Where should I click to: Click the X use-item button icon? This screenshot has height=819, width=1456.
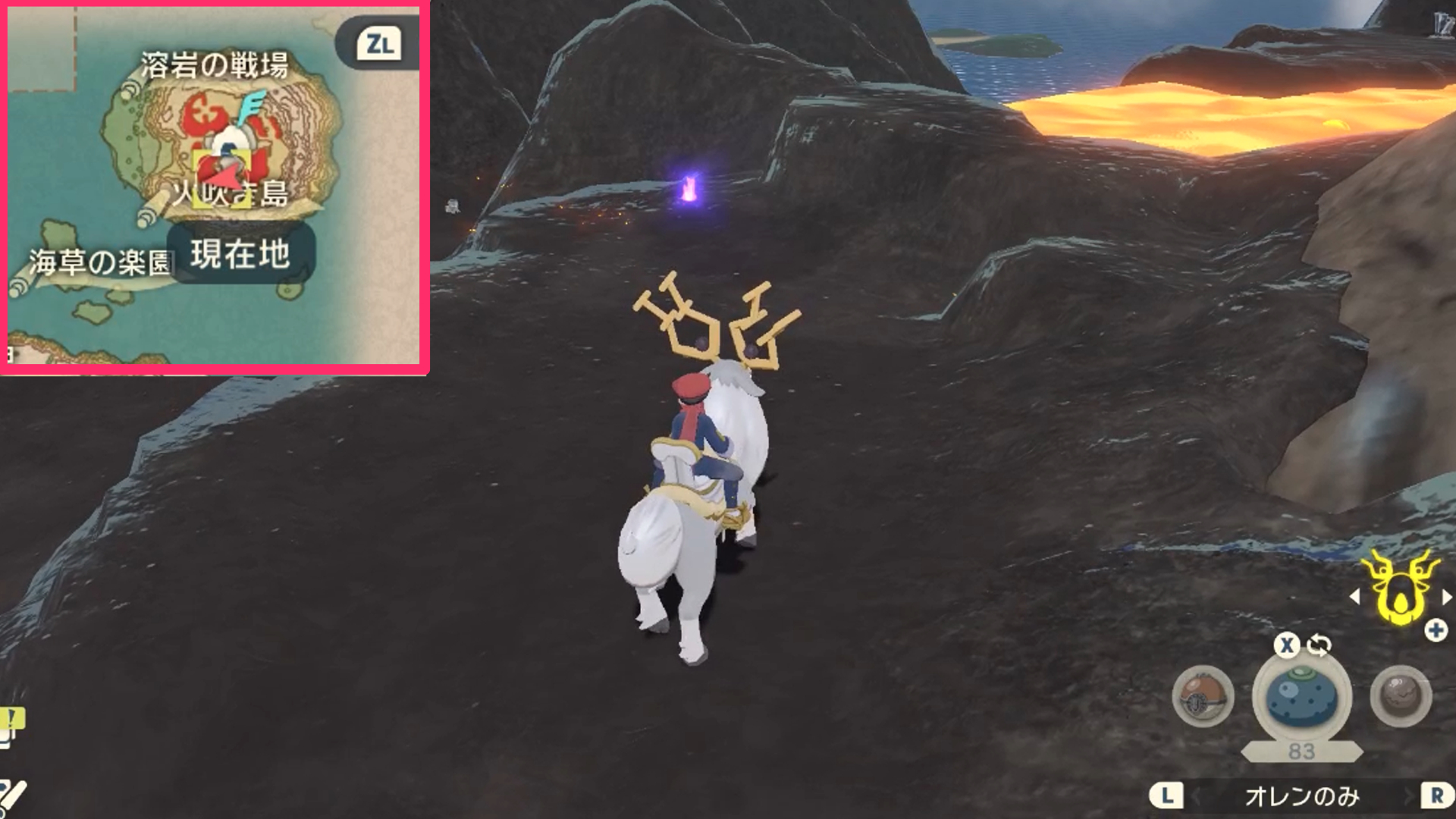tap(1288, 644)
